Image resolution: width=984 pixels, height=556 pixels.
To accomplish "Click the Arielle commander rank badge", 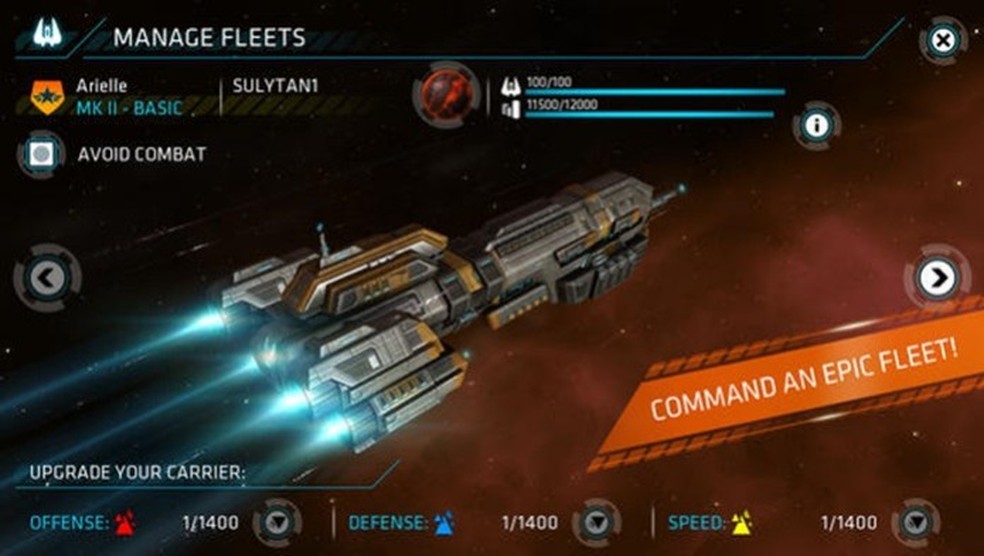I will [47, 97].
